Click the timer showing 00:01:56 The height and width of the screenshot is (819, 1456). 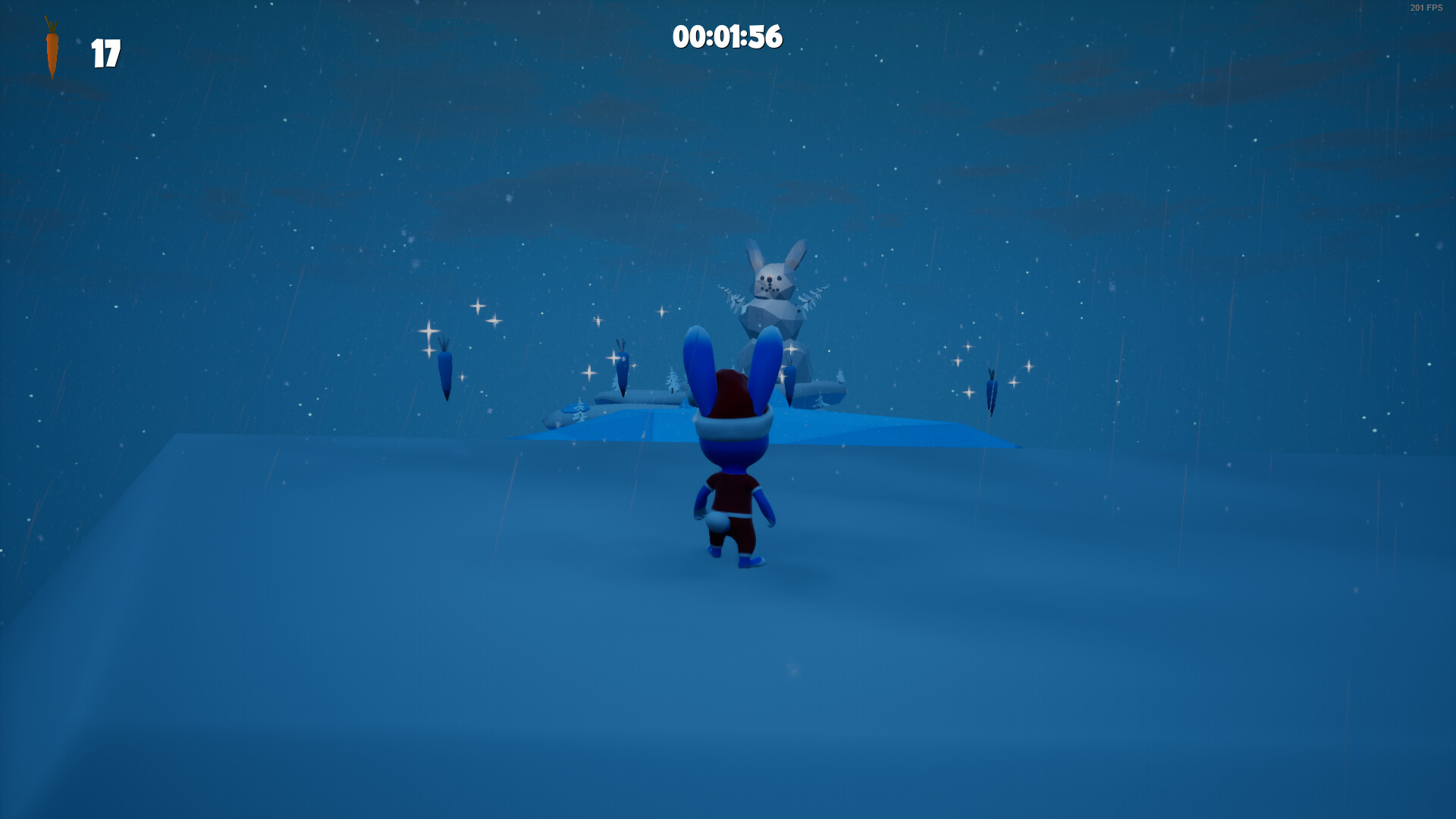[x=730, y=36]
